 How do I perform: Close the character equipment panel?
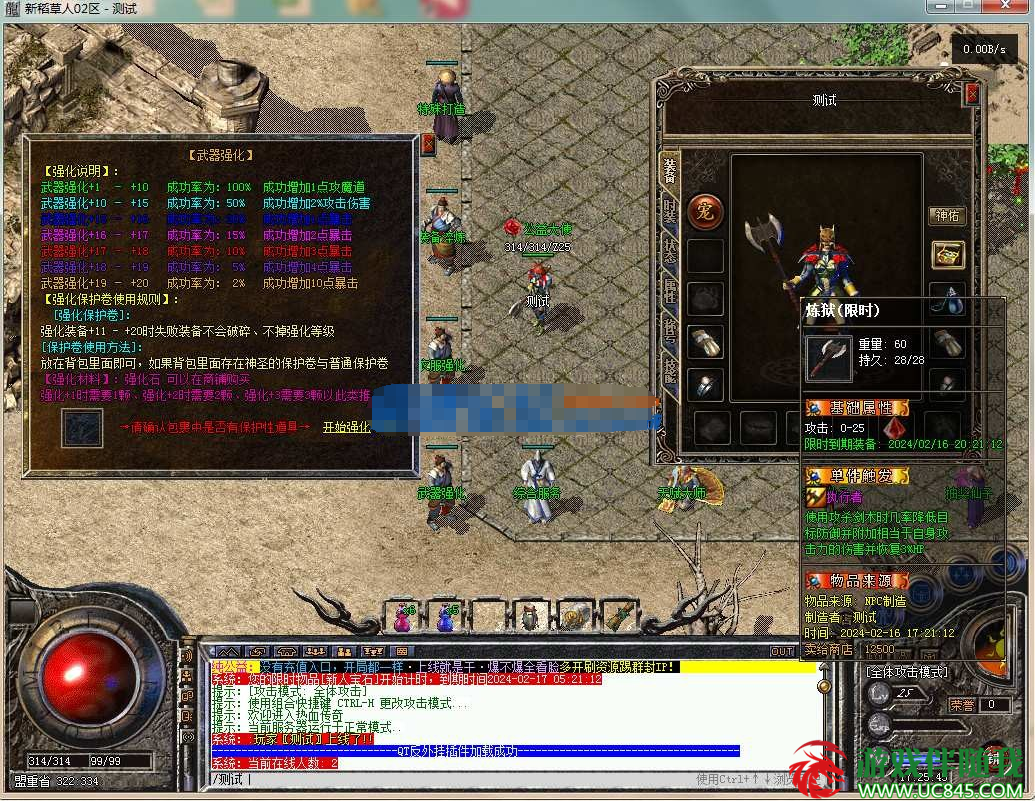point(971,94)
